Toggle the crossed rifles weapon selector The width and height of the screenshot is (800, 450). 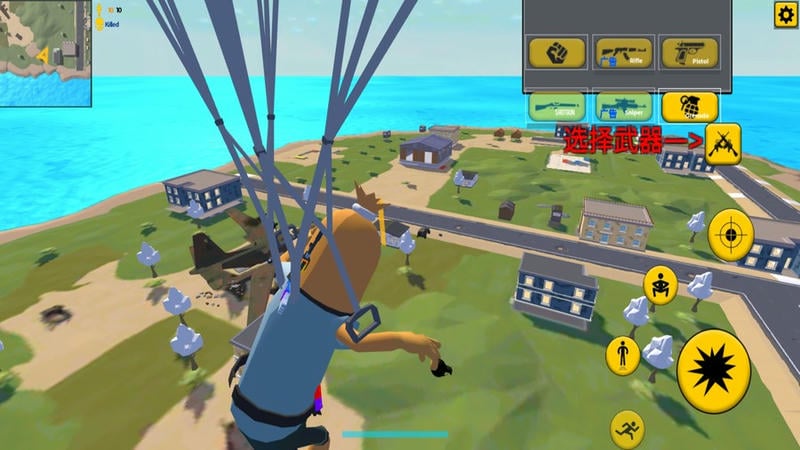pyautogui.click(x=722, y=143)
